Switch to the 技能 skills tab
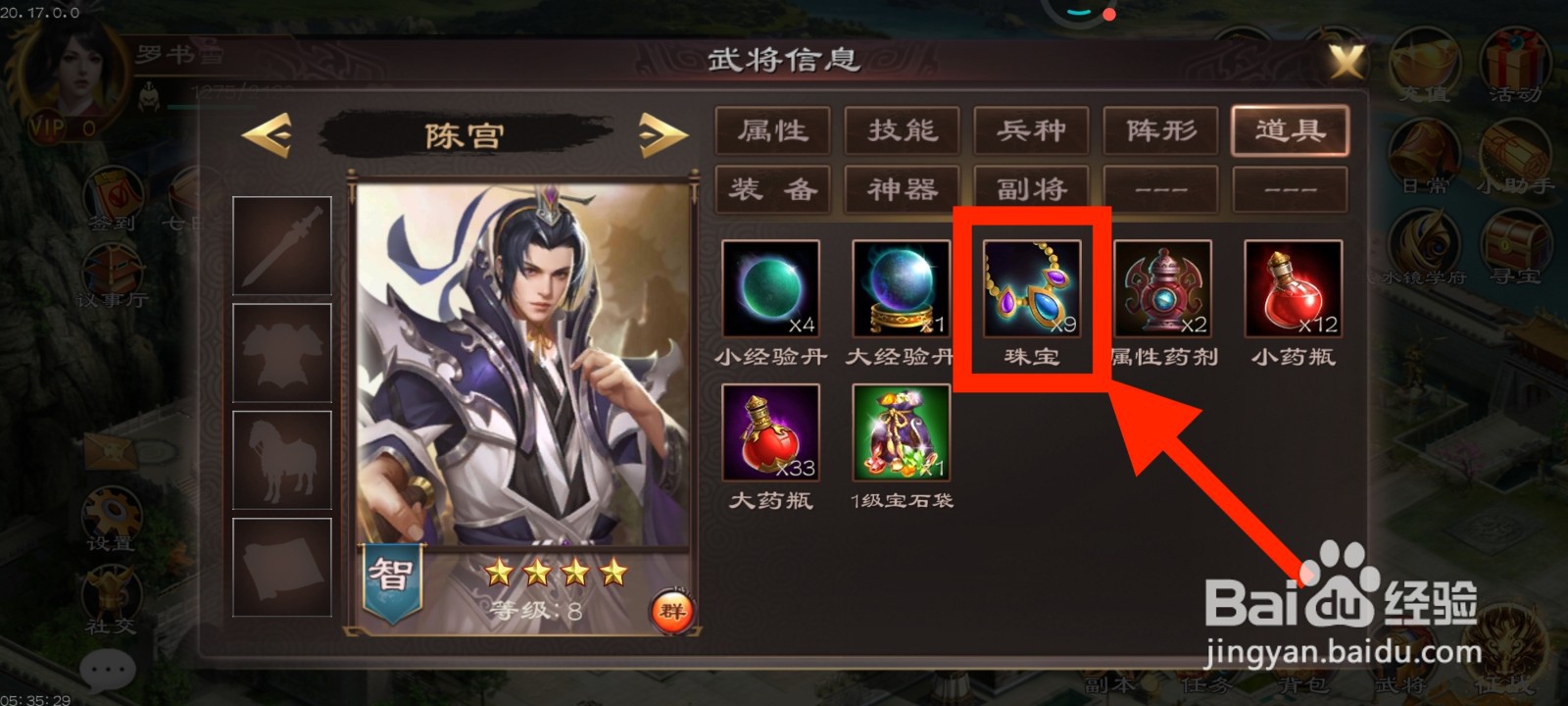Viewport: 1568px width, 706px height. [x=901, y=130]
